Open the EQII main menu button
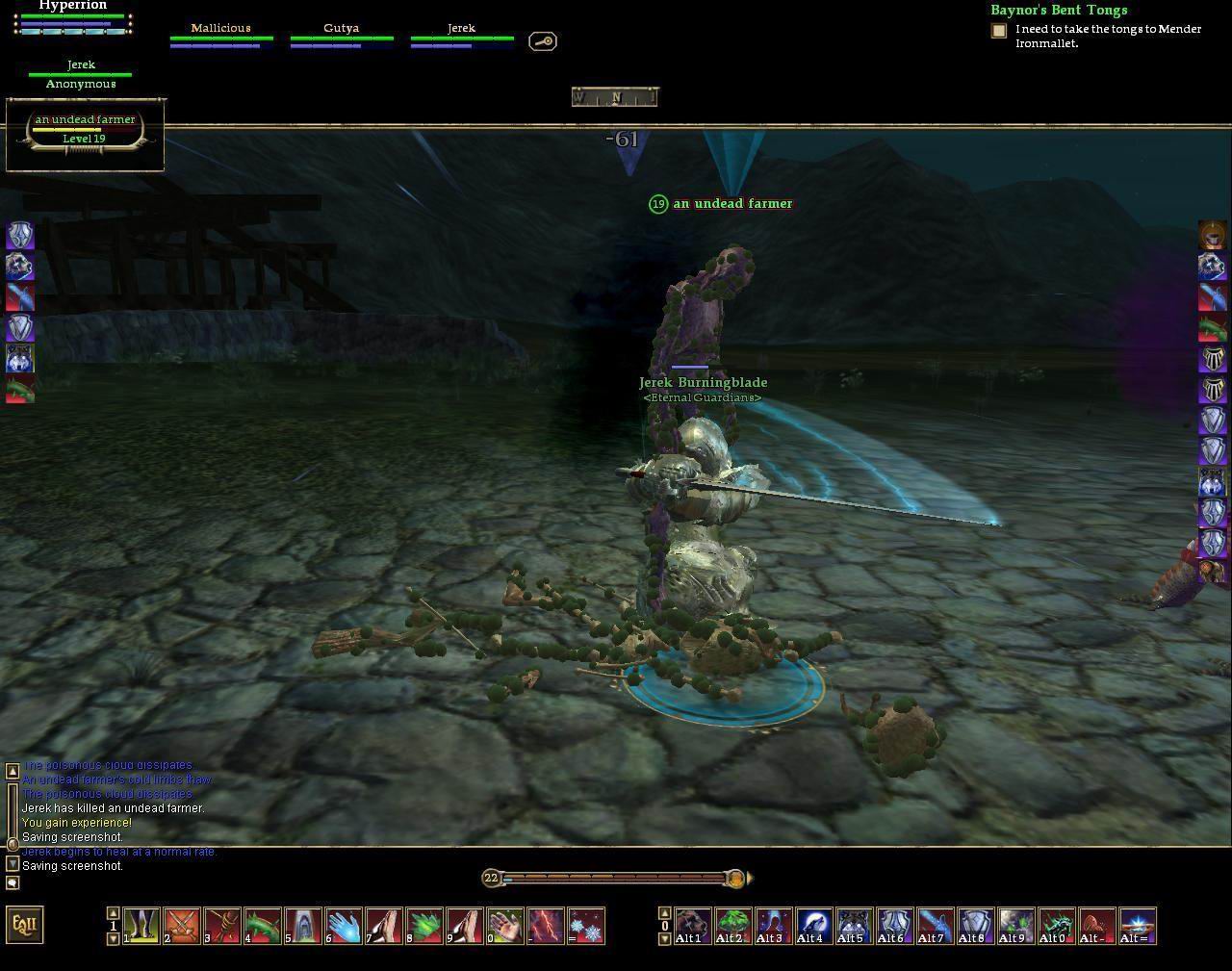Image resolution: width=1232 pixels, height=971 pixels. (25, 925)
